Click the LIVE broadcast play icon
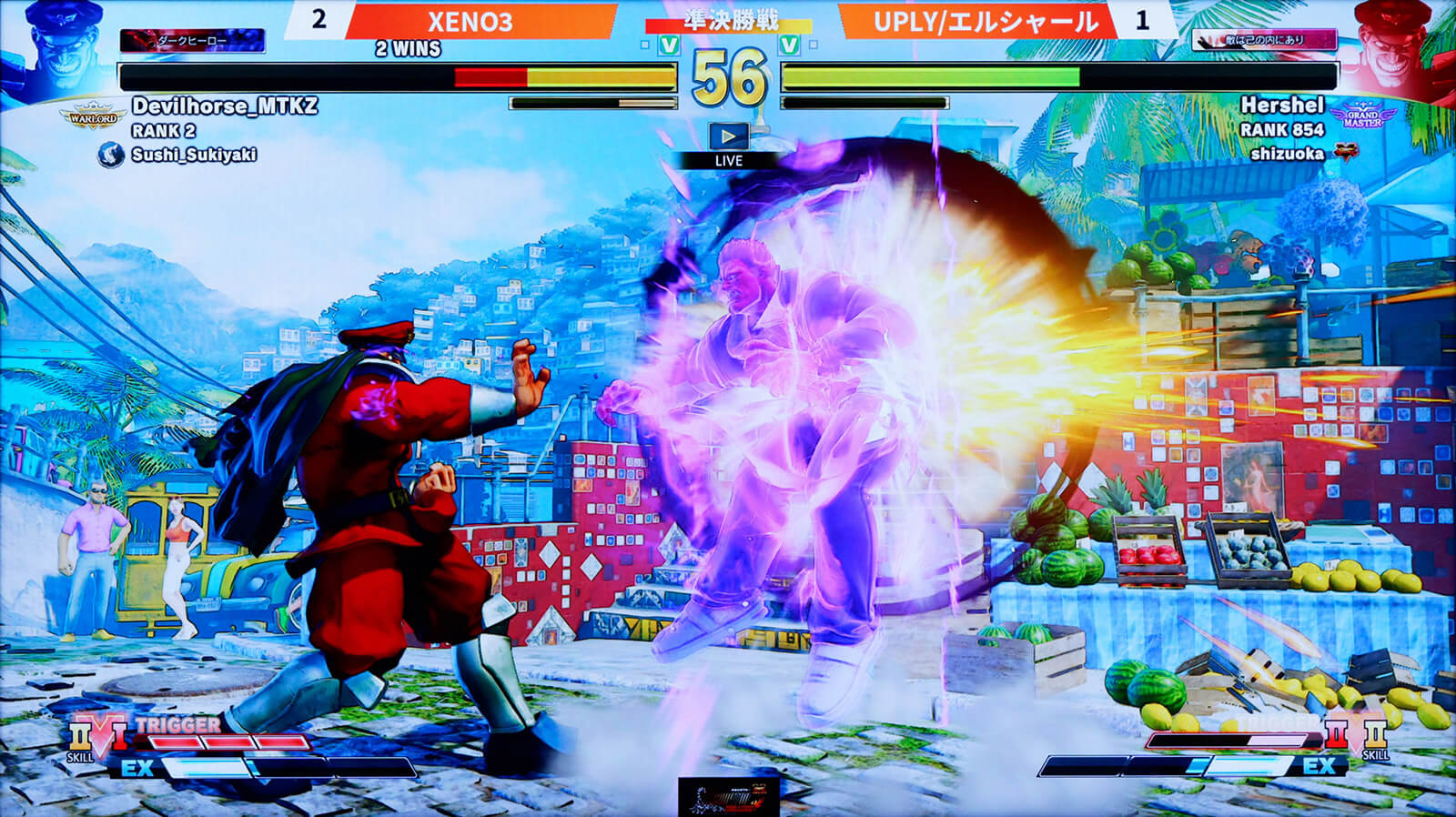1456x817 pixels. point(728,136)
